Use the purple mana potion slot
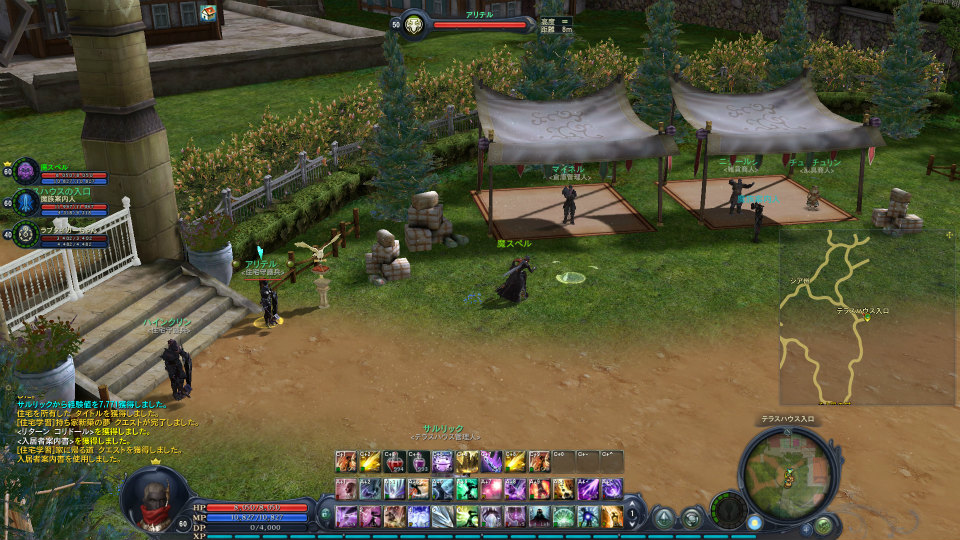This screenshot has height=540, width=960. point(419,462)
